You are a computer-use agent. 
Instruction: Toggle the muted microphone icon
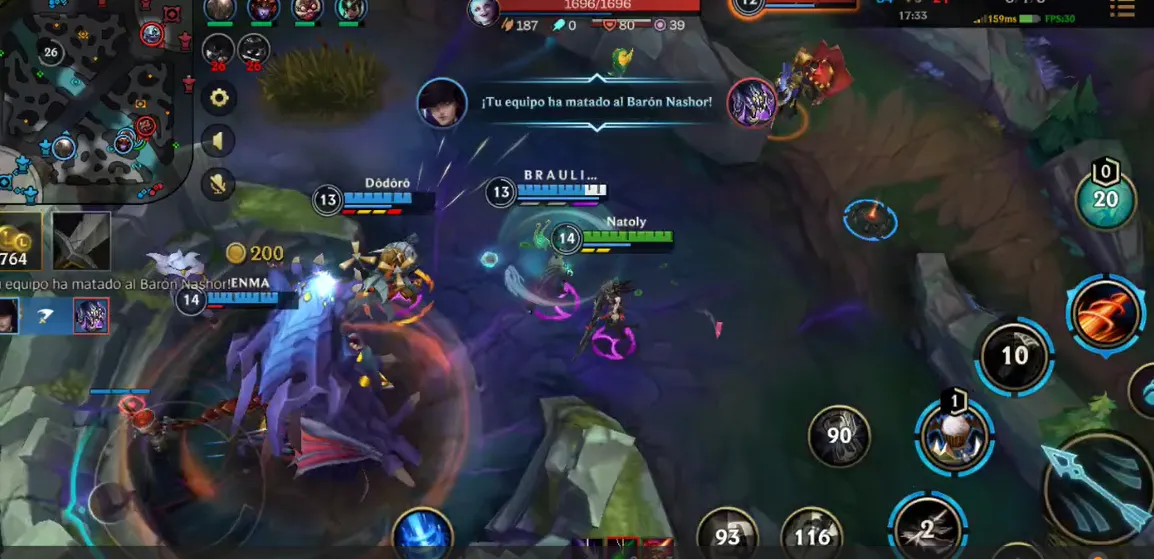click(x=218, y=184)
